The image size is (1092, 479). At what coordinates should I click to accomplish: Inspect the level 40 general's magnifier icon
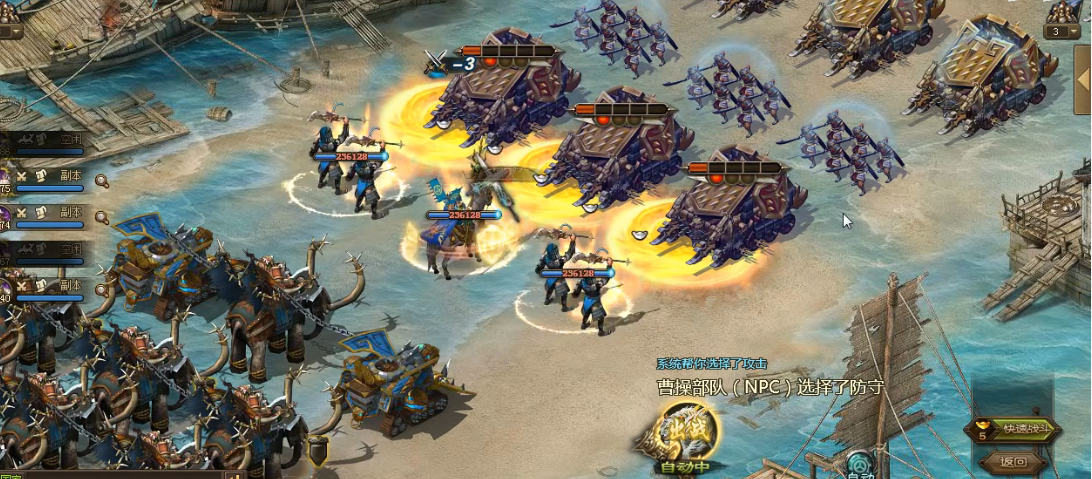101,289
